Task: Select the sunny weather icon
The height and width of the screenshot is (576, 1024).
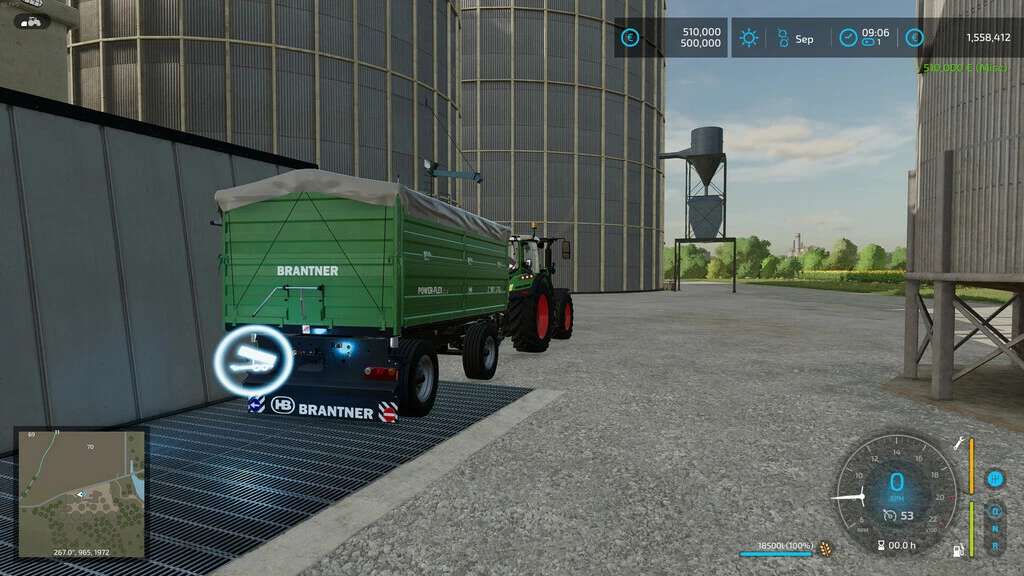Action: click(x=748, y=38)
